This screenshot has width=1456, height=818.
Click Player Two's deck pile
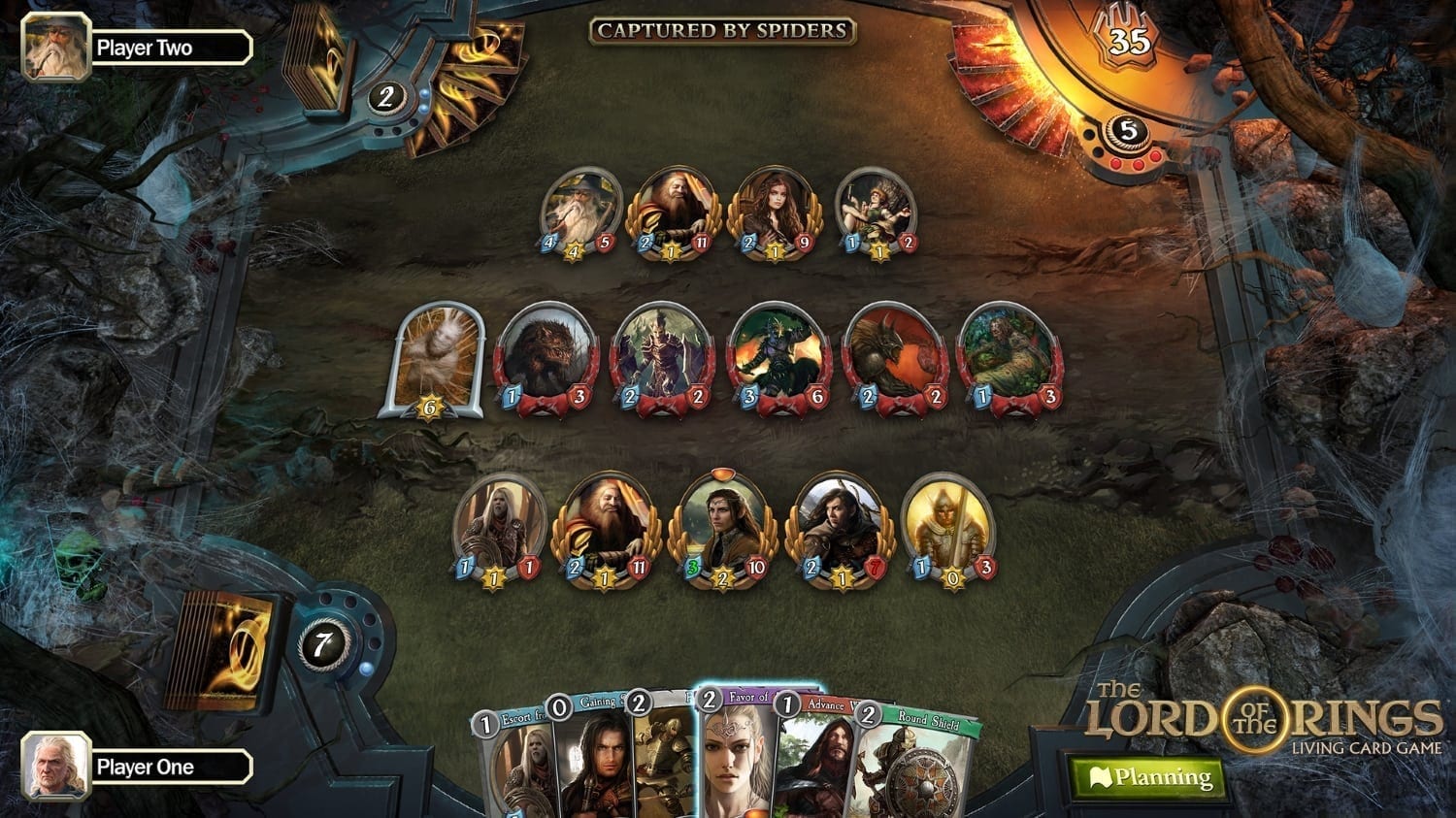tap(317, 70)
